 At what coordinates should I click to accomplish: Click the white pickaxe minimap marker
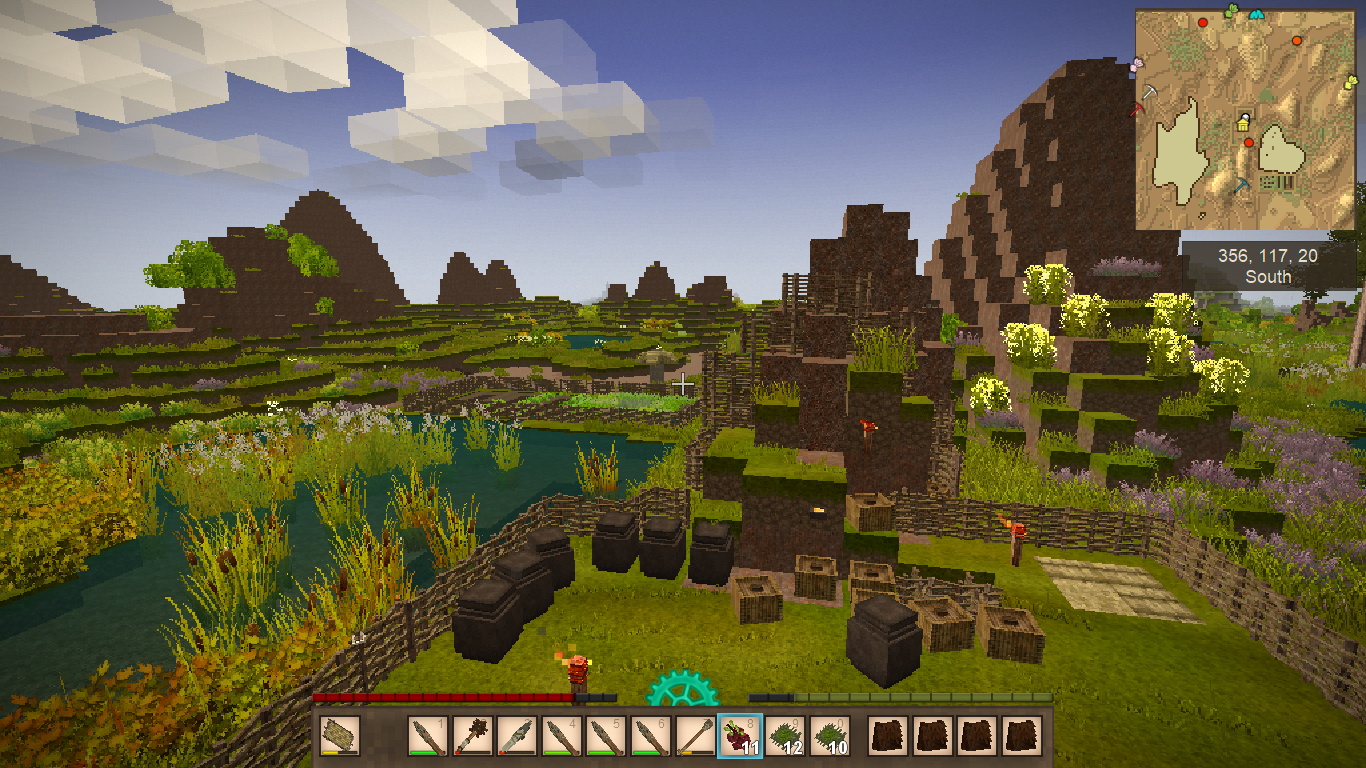pos(1150,92)
